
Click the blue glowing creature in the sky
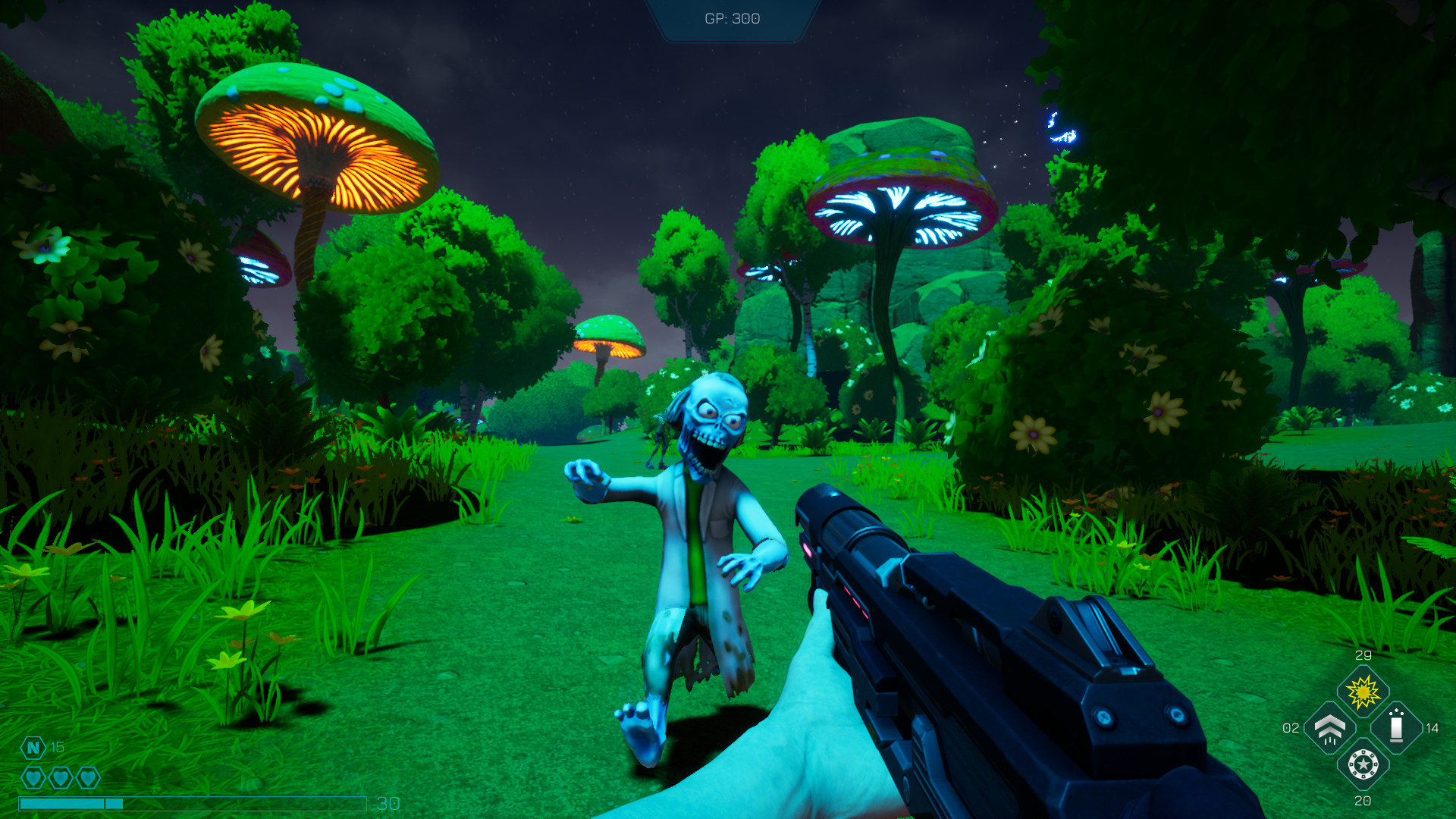pos(1062,125)
